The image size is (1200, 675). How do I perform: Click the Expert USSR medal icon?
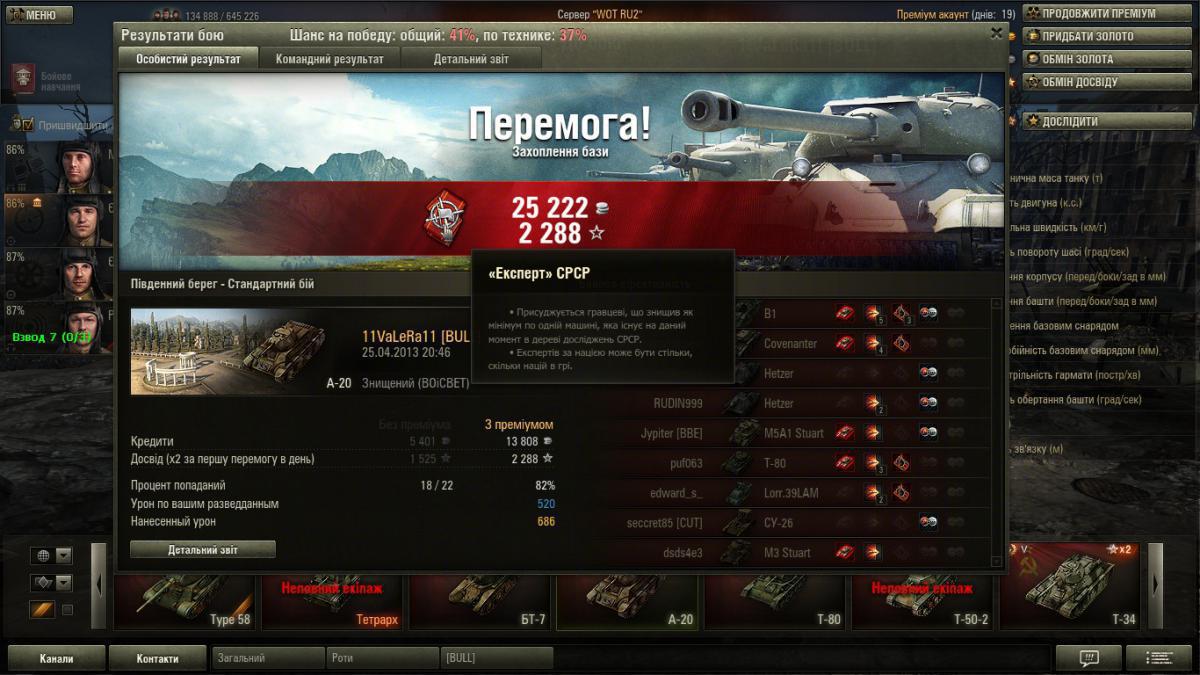[x=442, y=218]
